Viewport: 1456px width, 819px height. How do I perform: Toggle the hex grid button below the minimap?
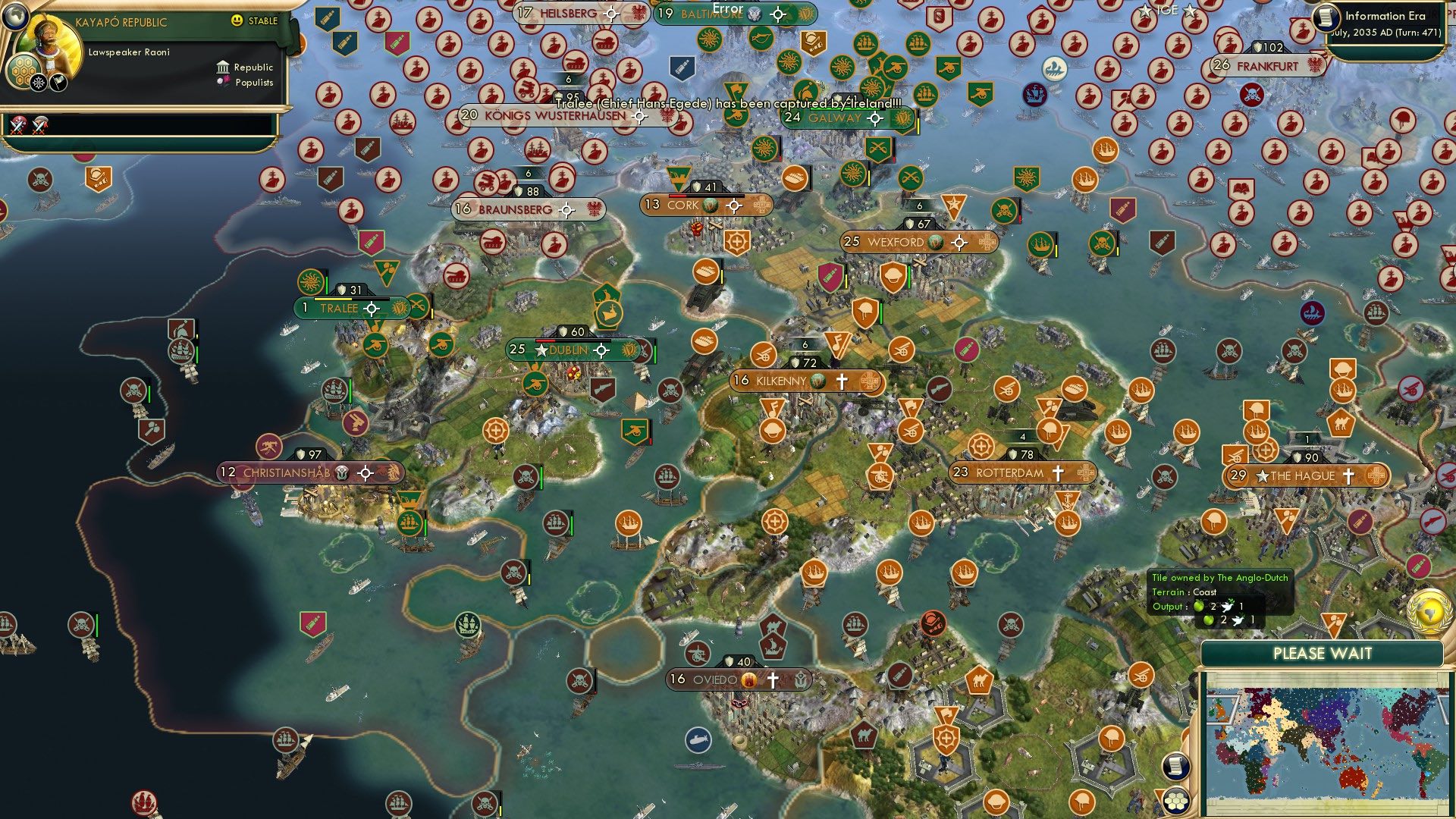[1175, 802]
